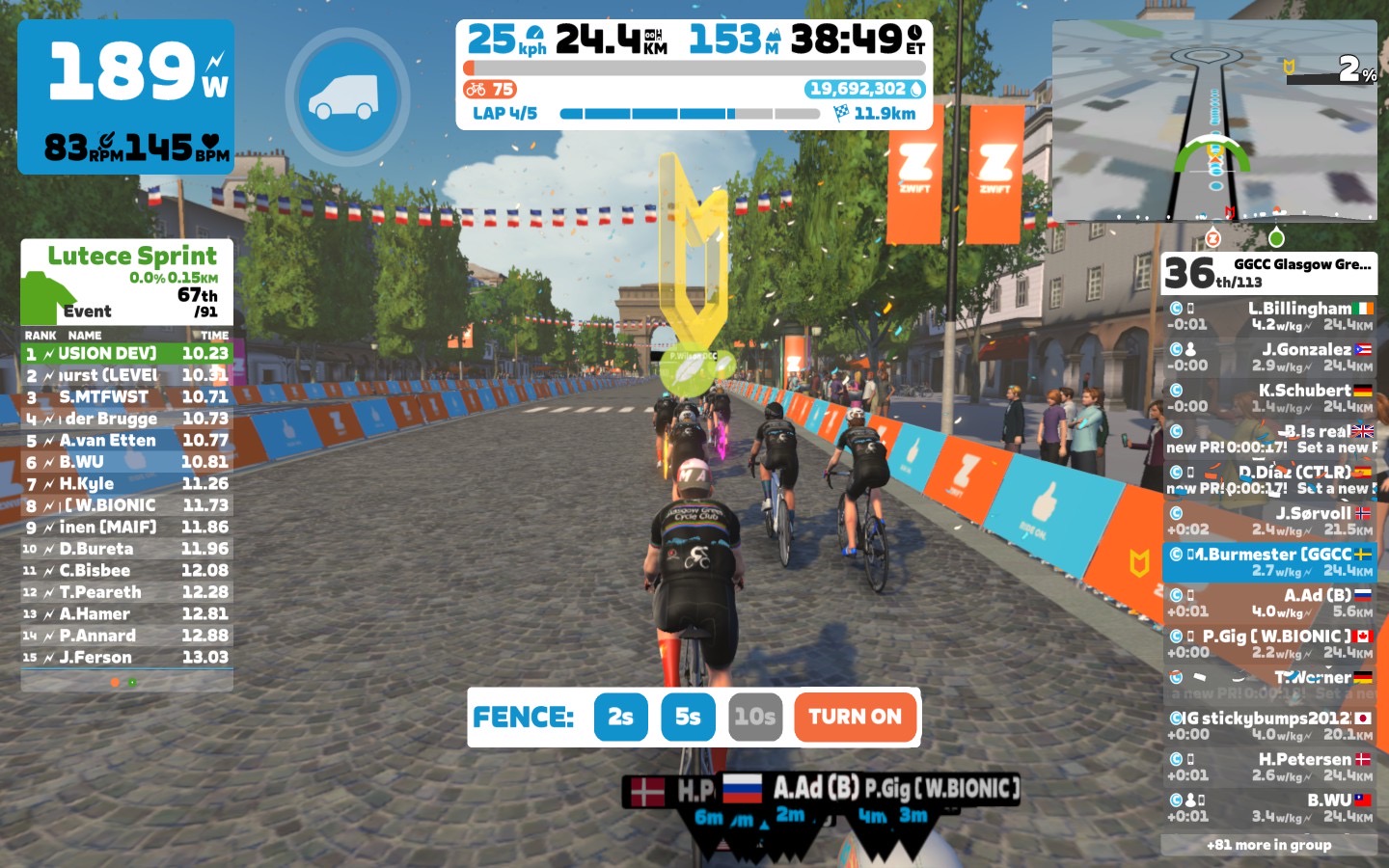
Task: Choose the 5s fence option
Action: pyautogui.click(x=688, y=717)
